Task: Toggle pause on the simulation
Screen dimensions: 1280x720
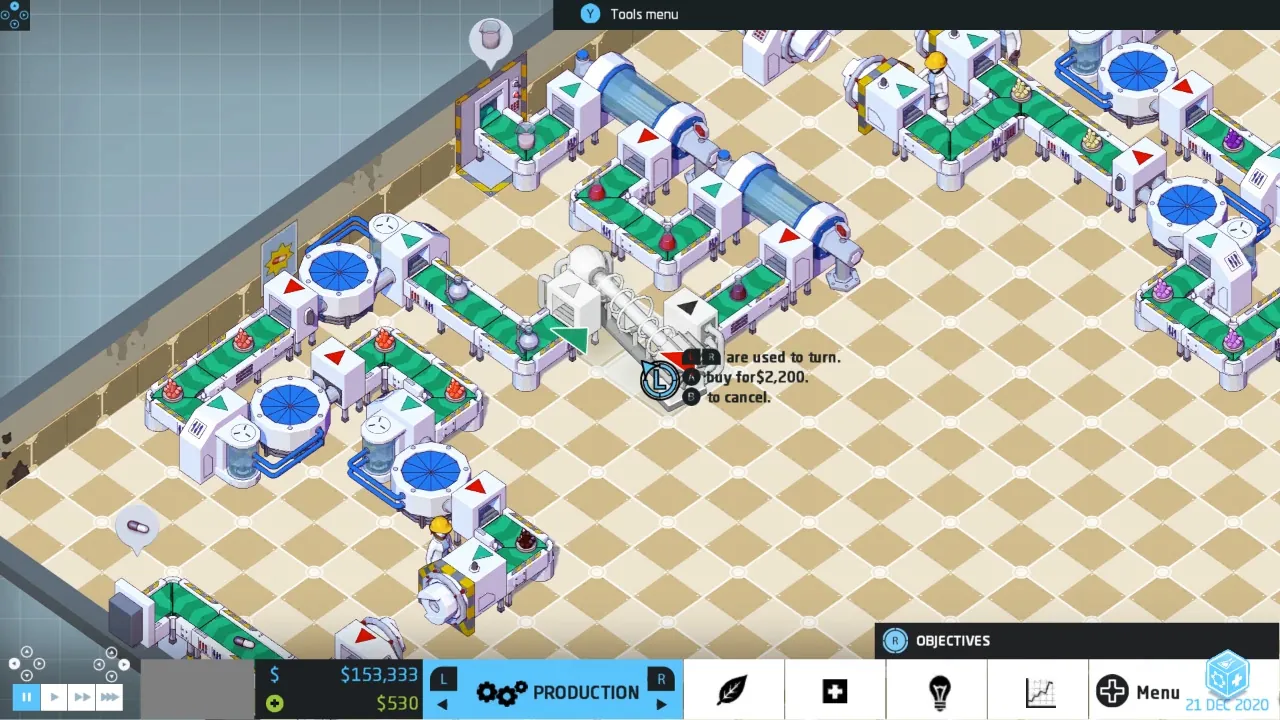Action: (x=26, y=697)
